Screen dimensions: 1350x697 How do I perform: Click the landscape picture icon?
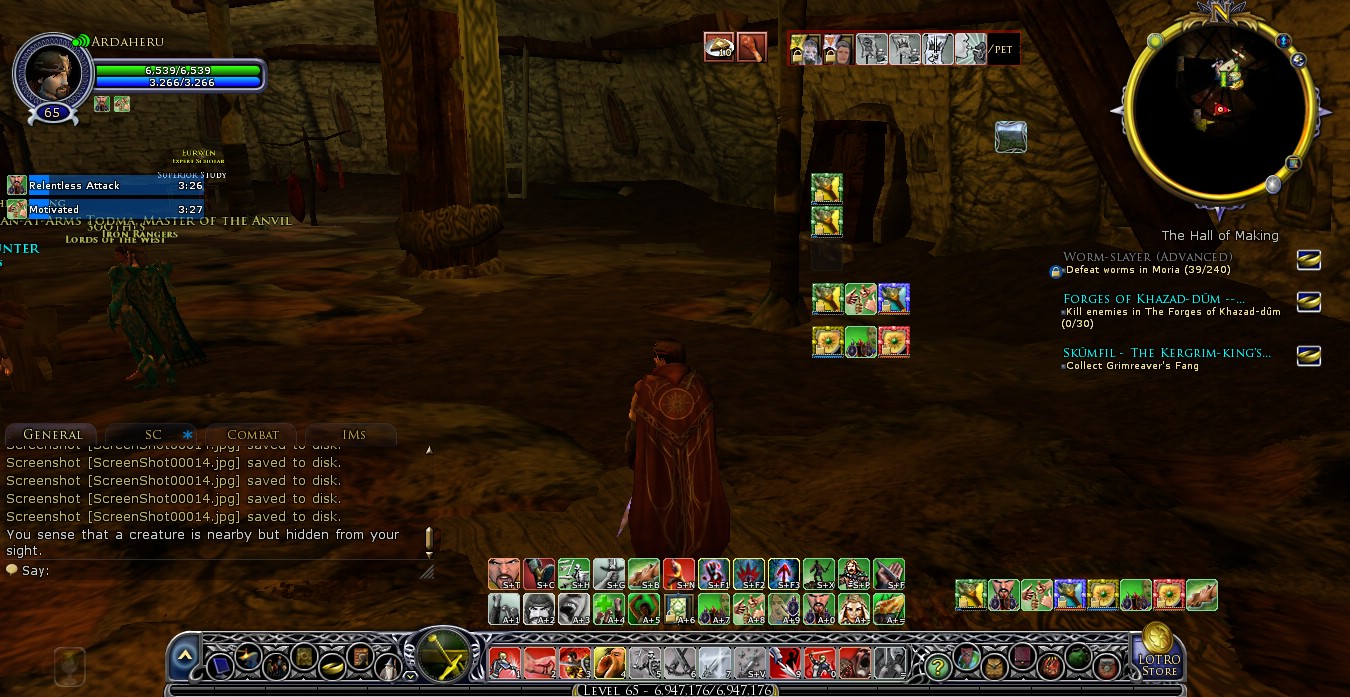(x=1011, y=137)
